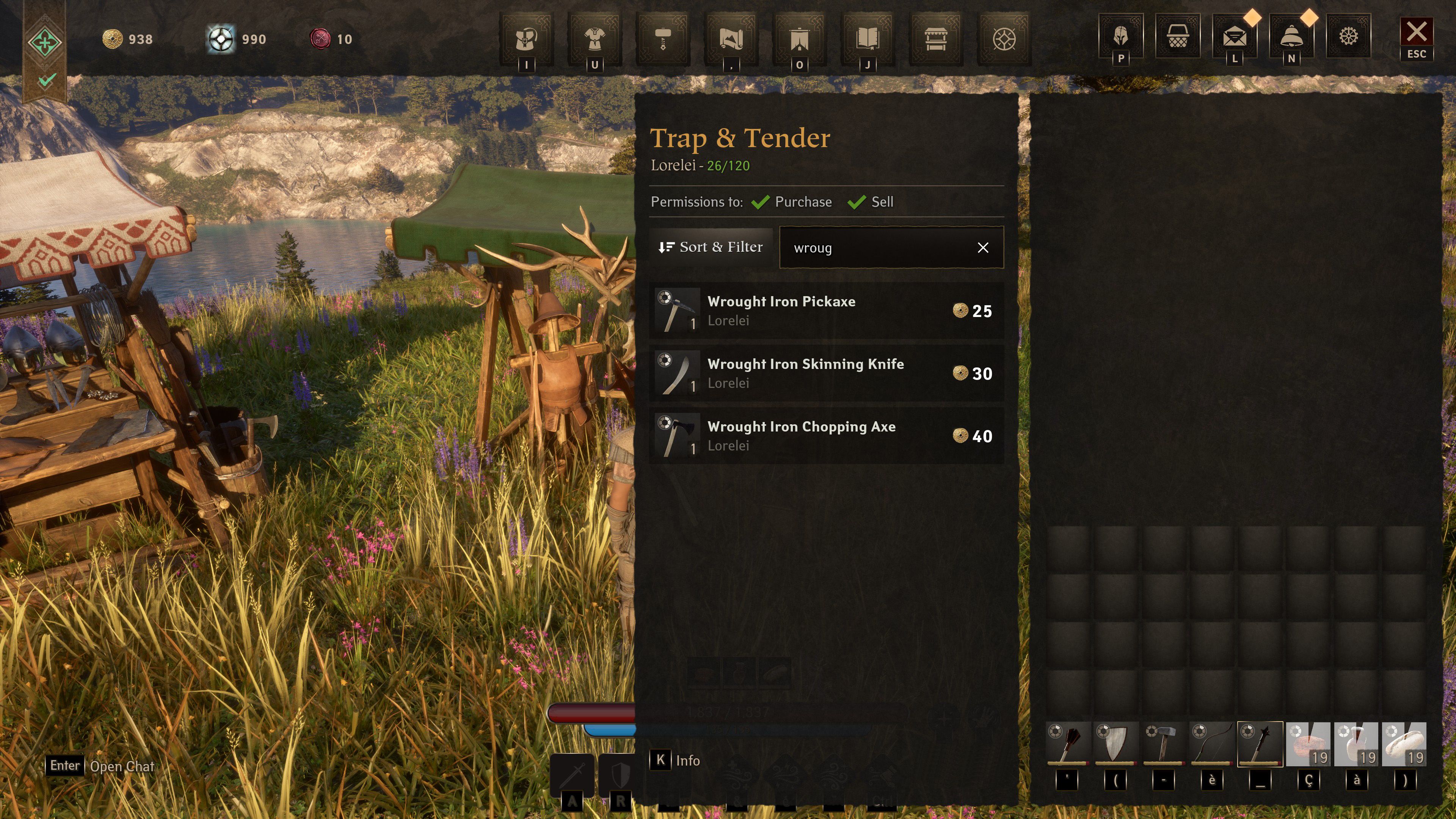Buy the Wrought Iron Skinning Knife
This screenshot has width=1456, height=819.
pyautogui.click(x=825, y=373)
